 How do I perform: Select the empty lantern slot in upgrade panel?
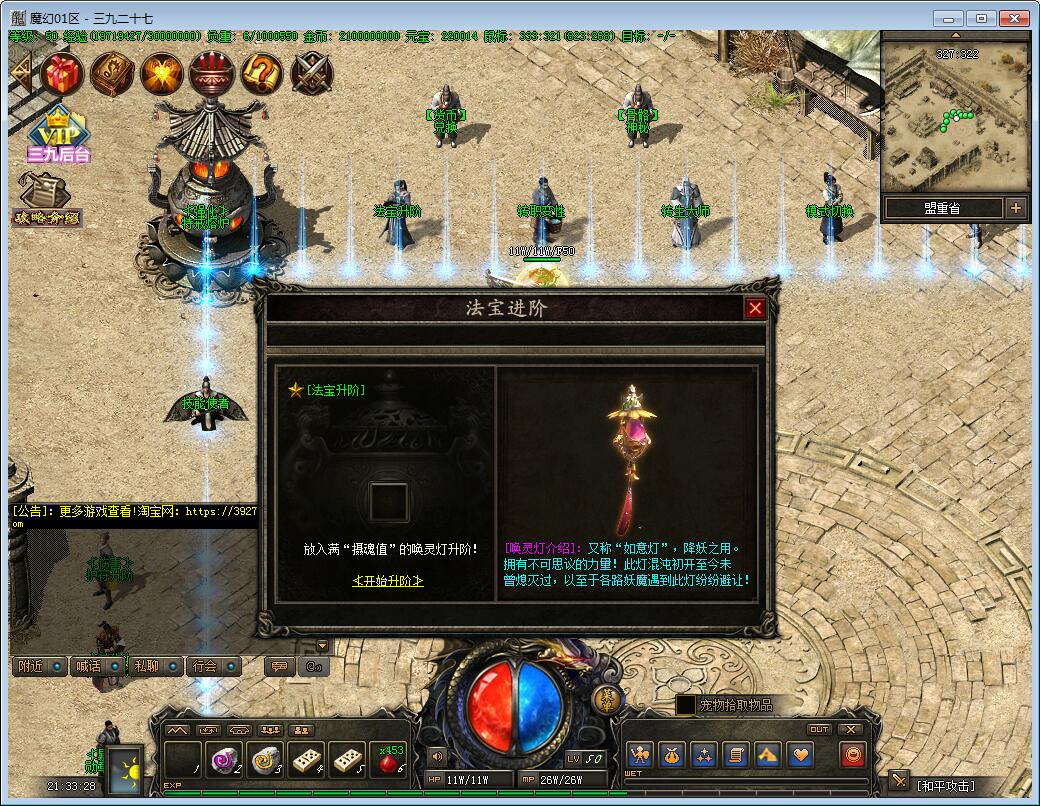(x=388, y=501)
